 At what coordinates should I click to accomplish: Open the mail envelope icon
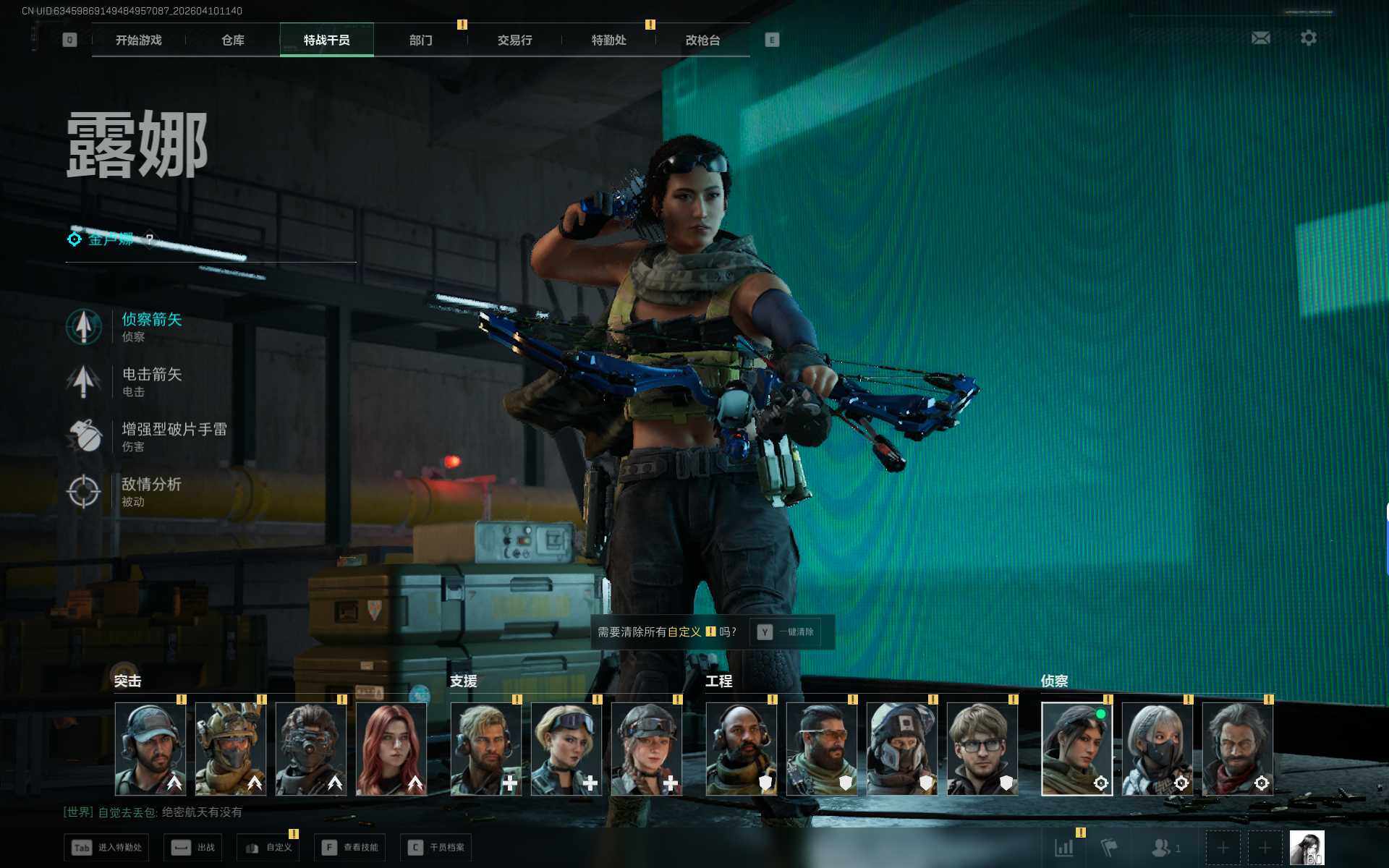pyautogui.click(x=1260, y=38)
